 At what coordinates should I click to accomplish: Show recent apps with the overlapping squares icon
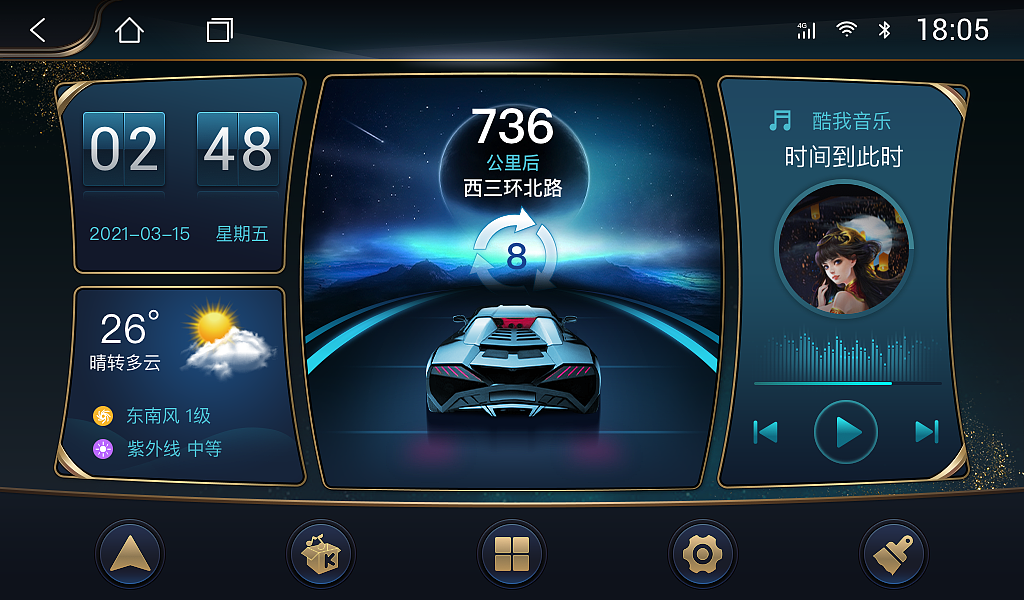pyautogui.click(x=219, y=30)
